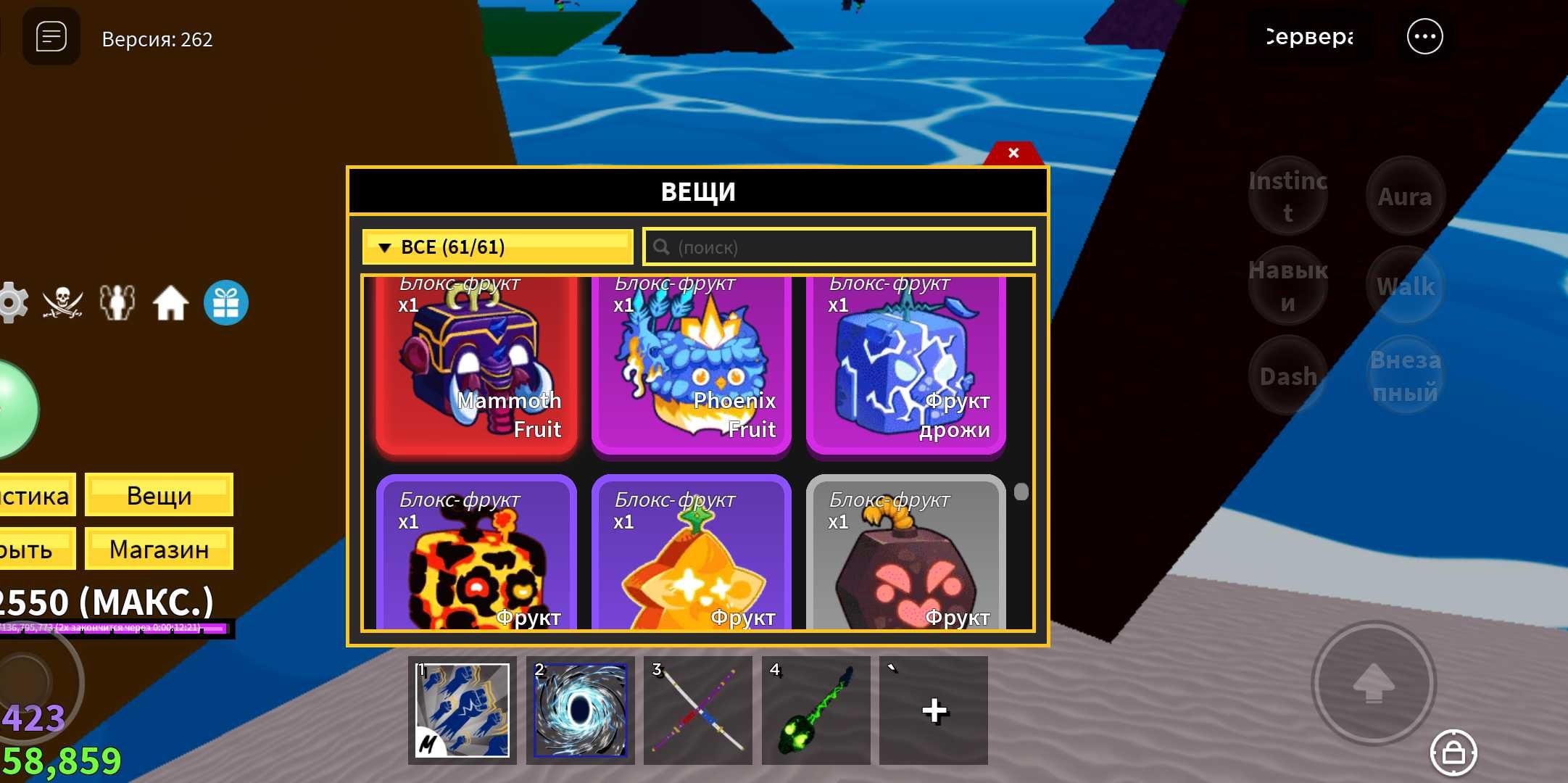Open the Roblox three-dots menu
1568x783 pixels.
(1424, 37)
